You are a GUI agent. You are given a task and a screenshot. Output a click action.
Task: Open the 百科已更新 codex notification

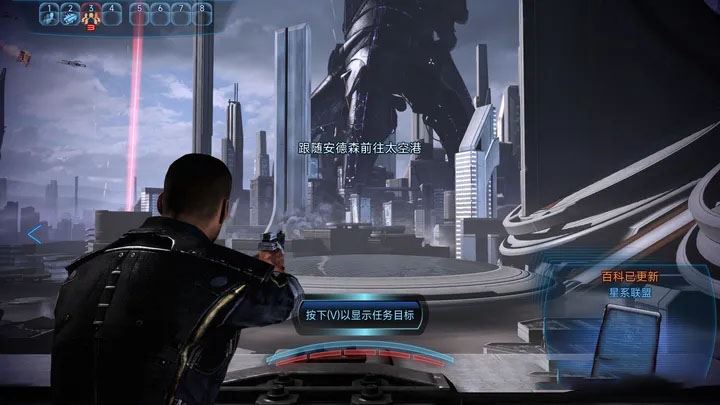pyautogui.click(x=628, y=276)
